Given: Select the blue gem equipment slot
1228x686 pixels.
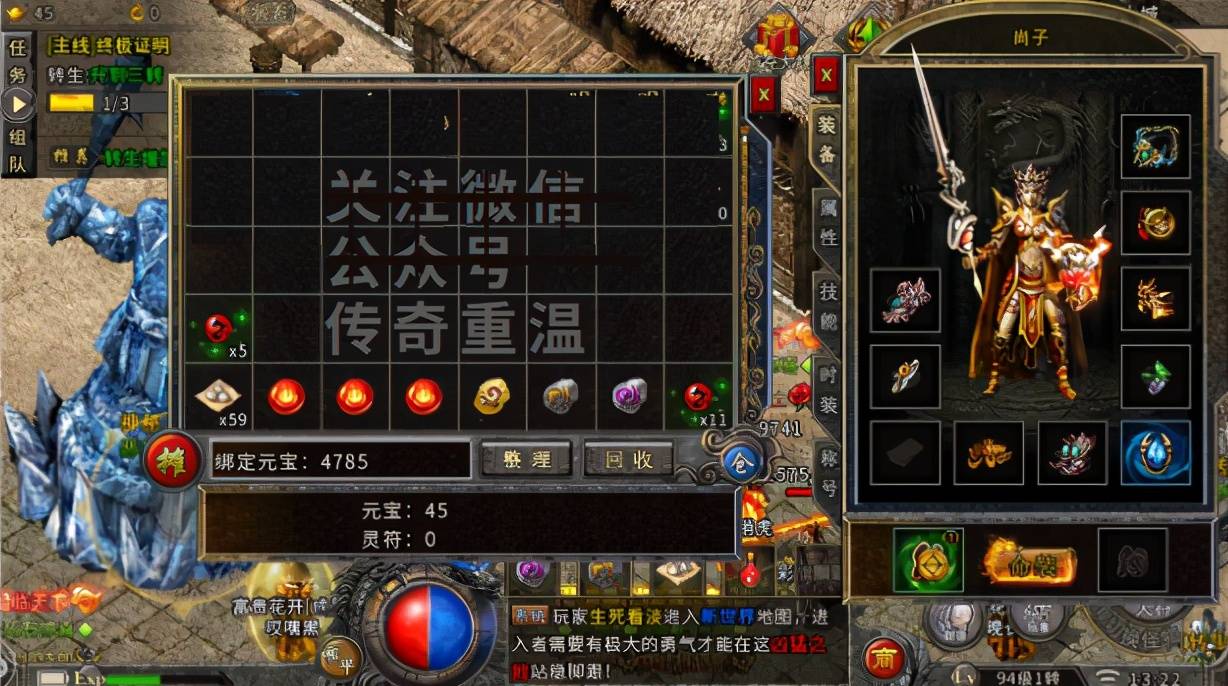Looking at the screenshot, I should coord(1155,452).
